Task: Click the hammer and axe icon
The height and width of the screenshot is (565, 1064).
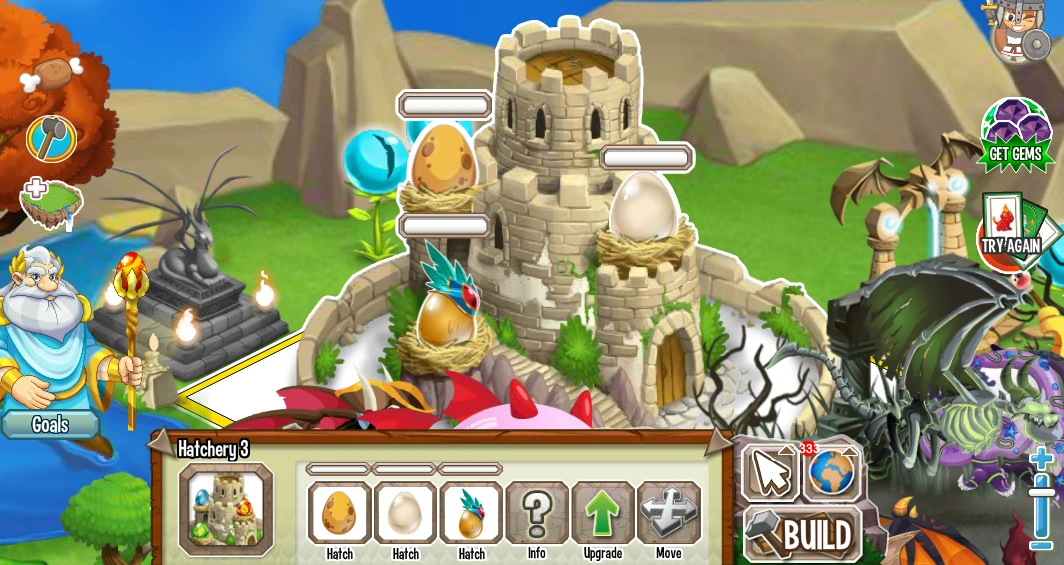Action: 51,139
